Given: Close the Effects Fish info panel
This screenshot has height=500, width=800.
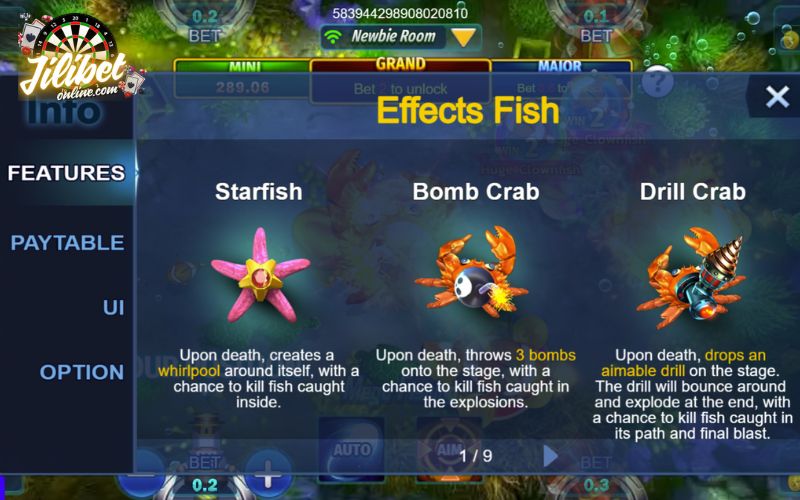Looking at the screenshot, I should (x=777, y=96).
